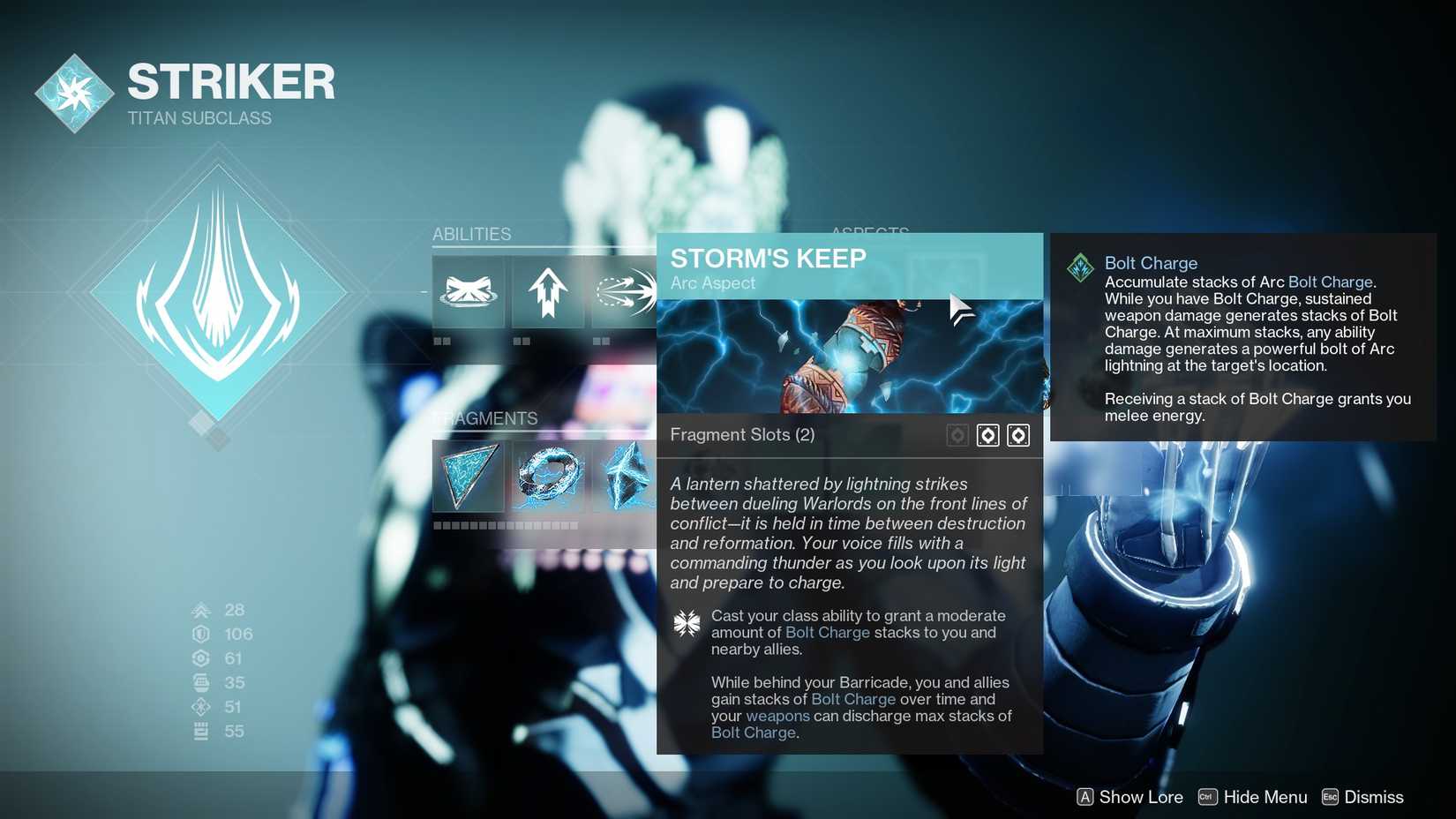Open the Aspects section
This screenshot has height=819, width=1456.
click(870, 233)
